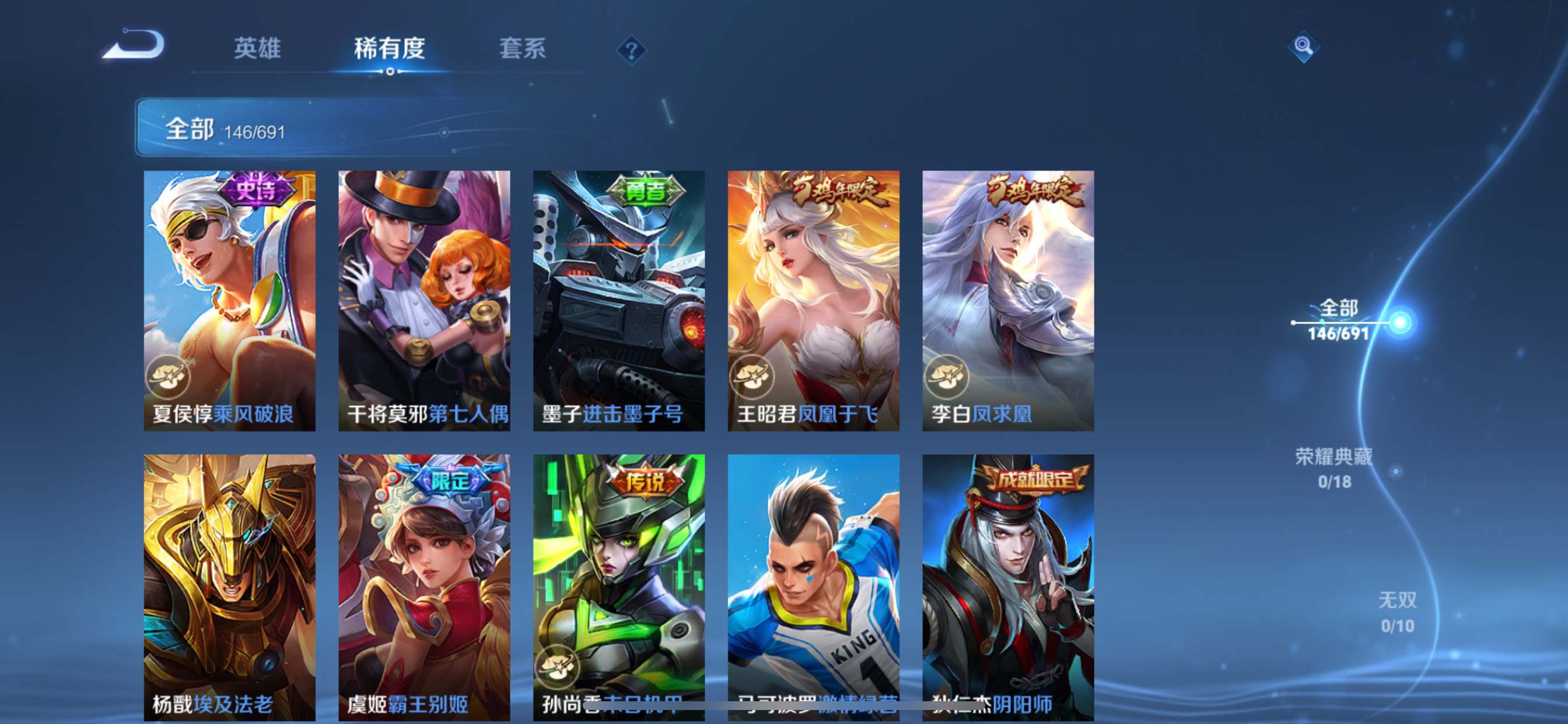This screenshot has width=1568, height=724.
Task: Go back using the return arrow
Action: pos(134,45)
